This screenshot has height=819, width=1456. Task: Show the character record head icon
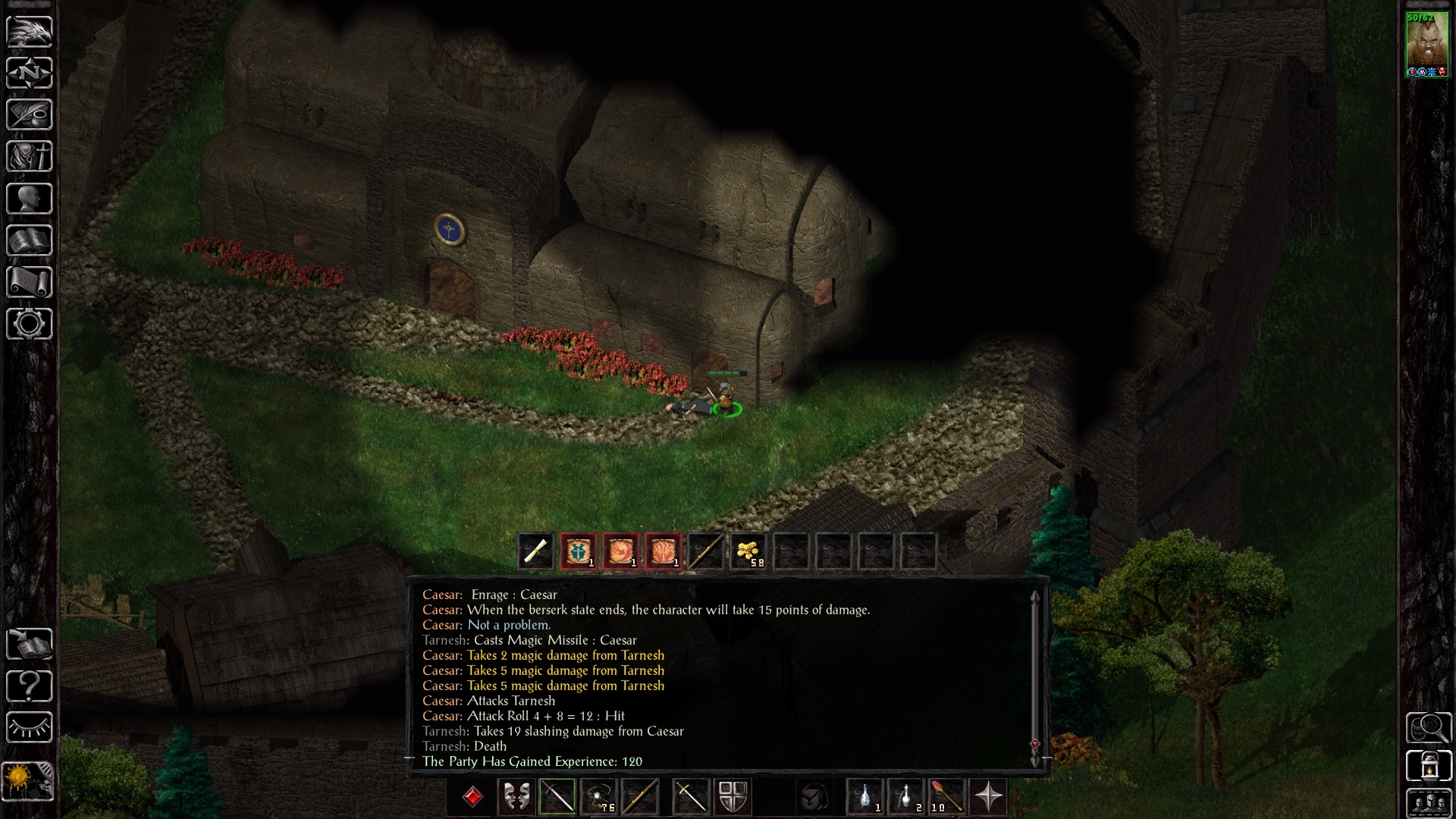(x=30, y=199)
